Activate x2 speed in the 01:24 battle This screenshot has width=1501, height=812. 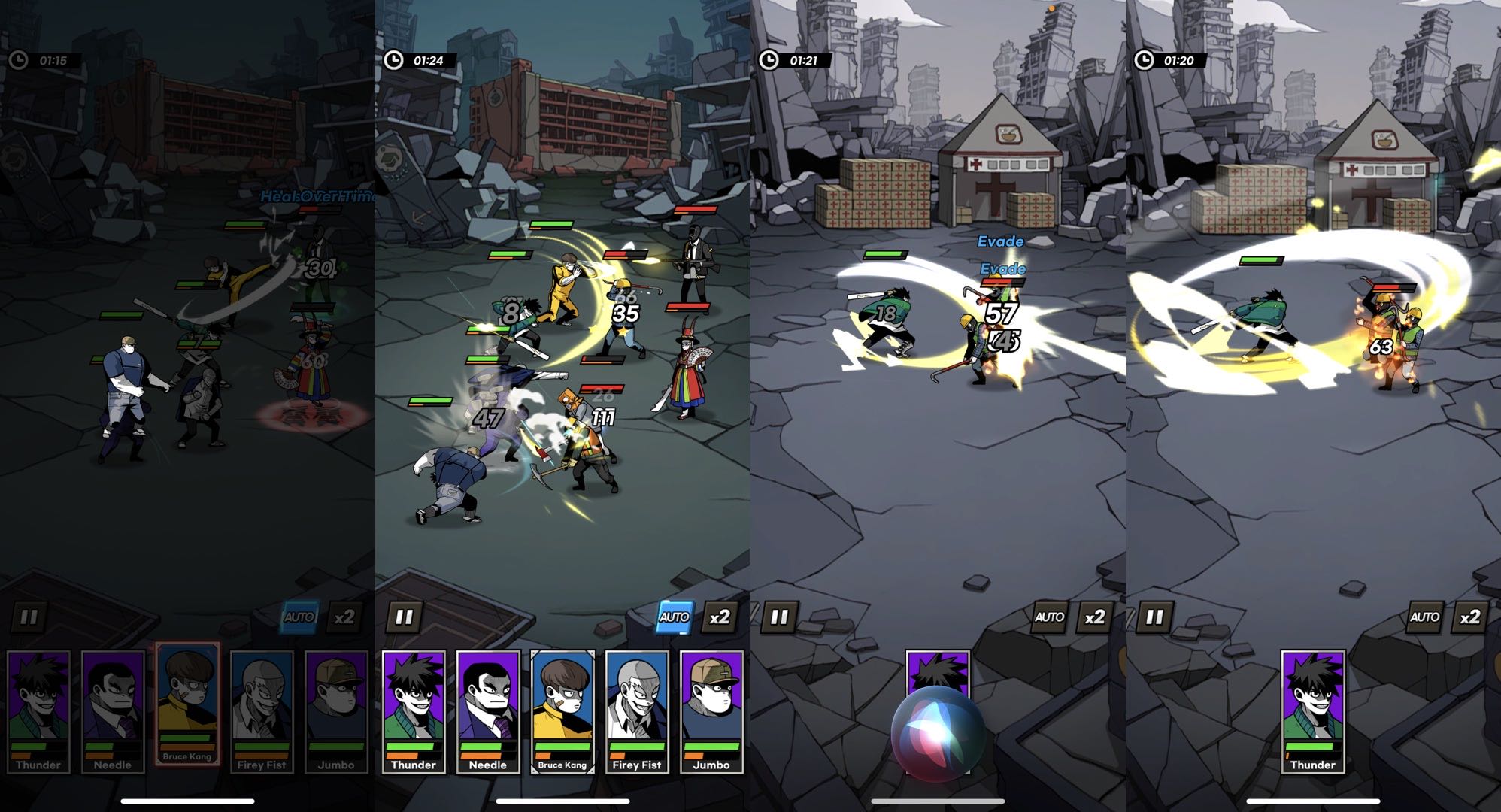pyautogui.click(x=720, y=617)
